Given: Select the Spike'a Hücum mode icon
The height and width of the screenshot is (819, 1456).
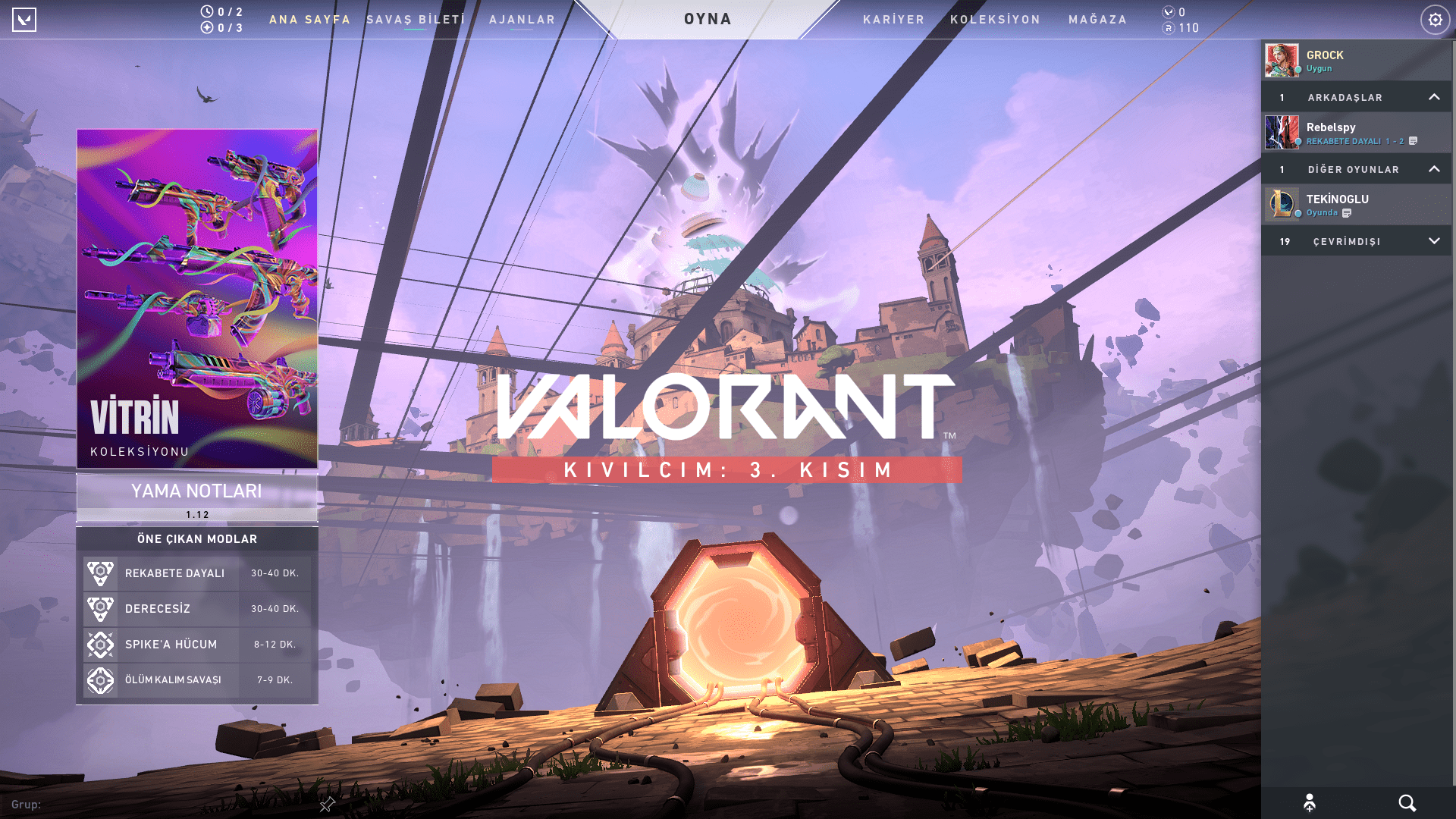Looking at the screenshot, I should [101, 645].
